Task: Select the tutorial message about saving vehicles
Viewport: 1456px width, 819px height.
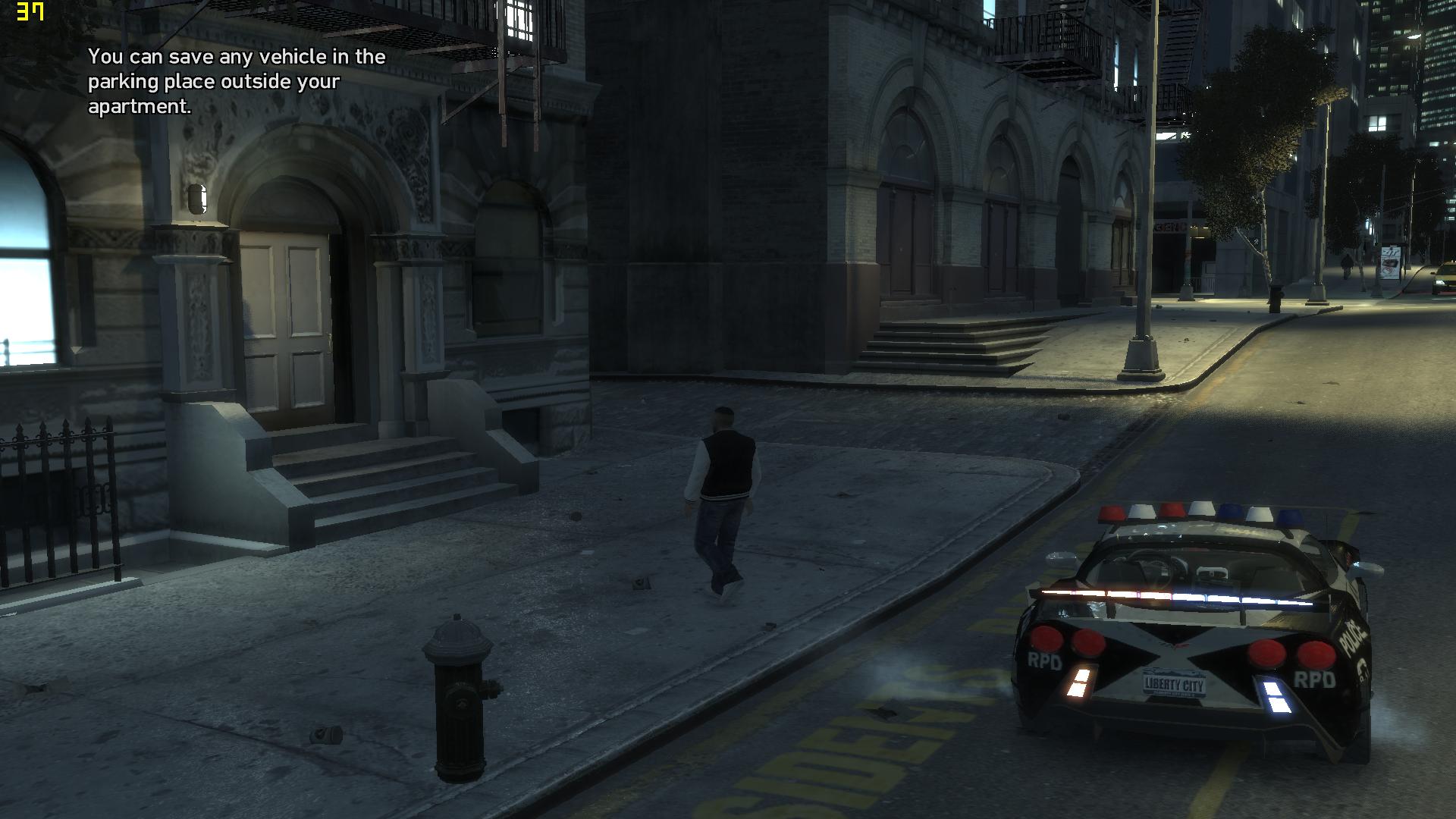Action: [x=235, y=81]
